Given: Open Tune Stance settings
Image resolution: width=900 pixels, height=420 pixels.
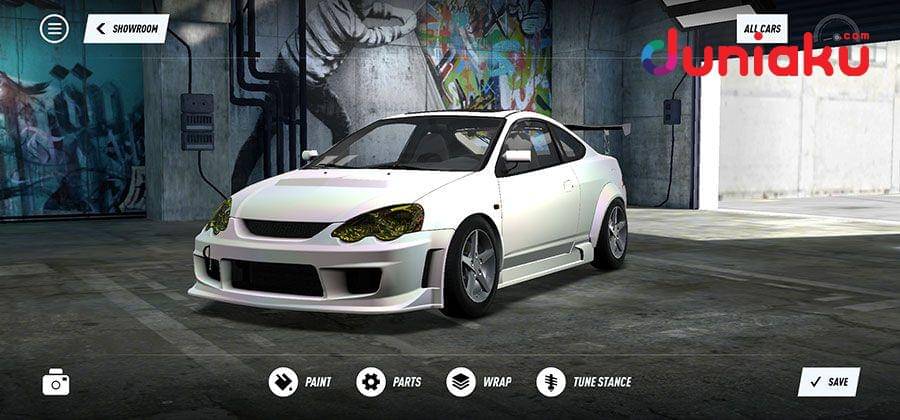Looking at the screenshot, I should 584,381.
